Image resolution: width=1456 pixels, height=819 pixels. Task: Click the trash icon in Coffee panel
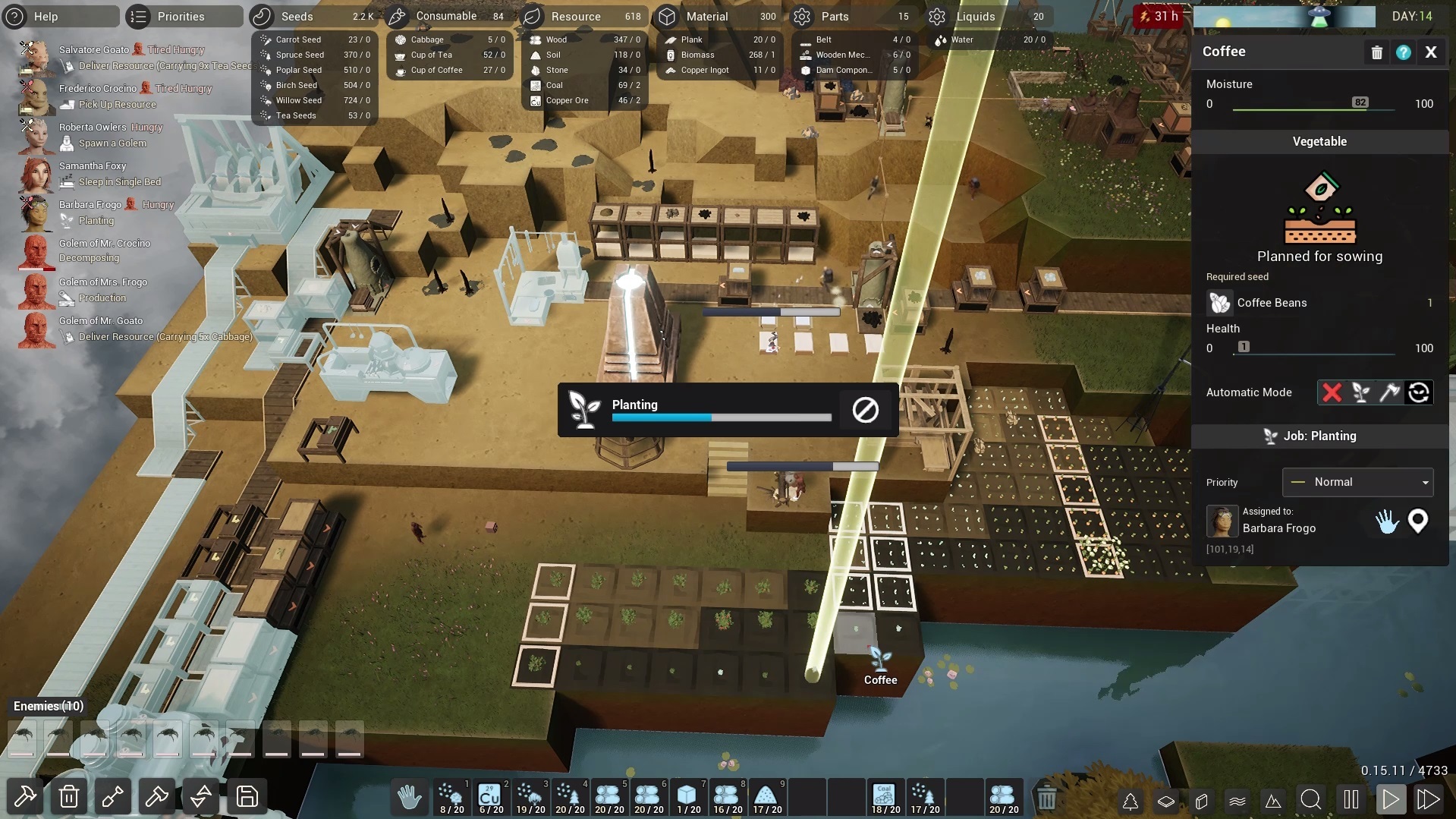1376,52
